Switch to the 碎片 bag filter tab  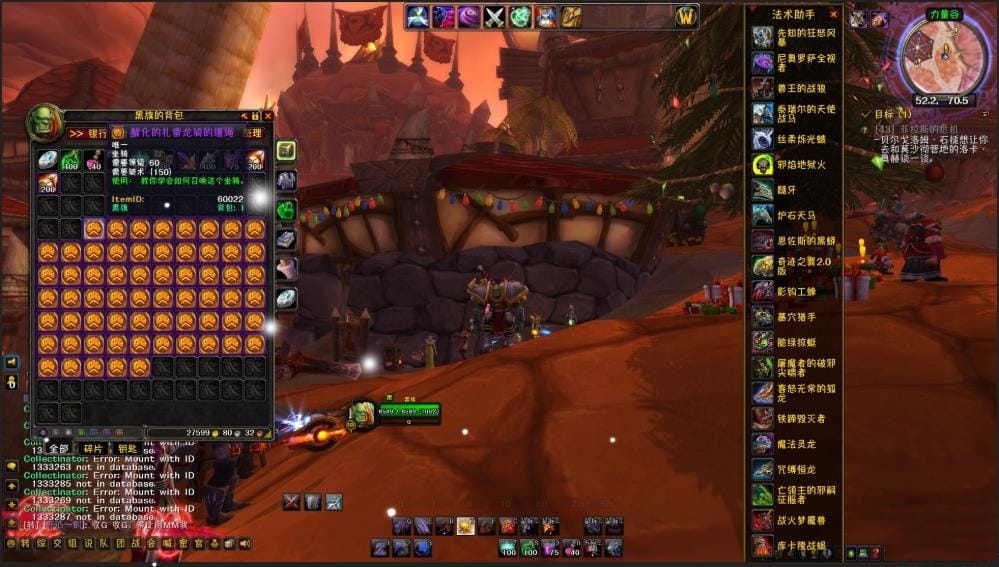click(x=92, y=448)
